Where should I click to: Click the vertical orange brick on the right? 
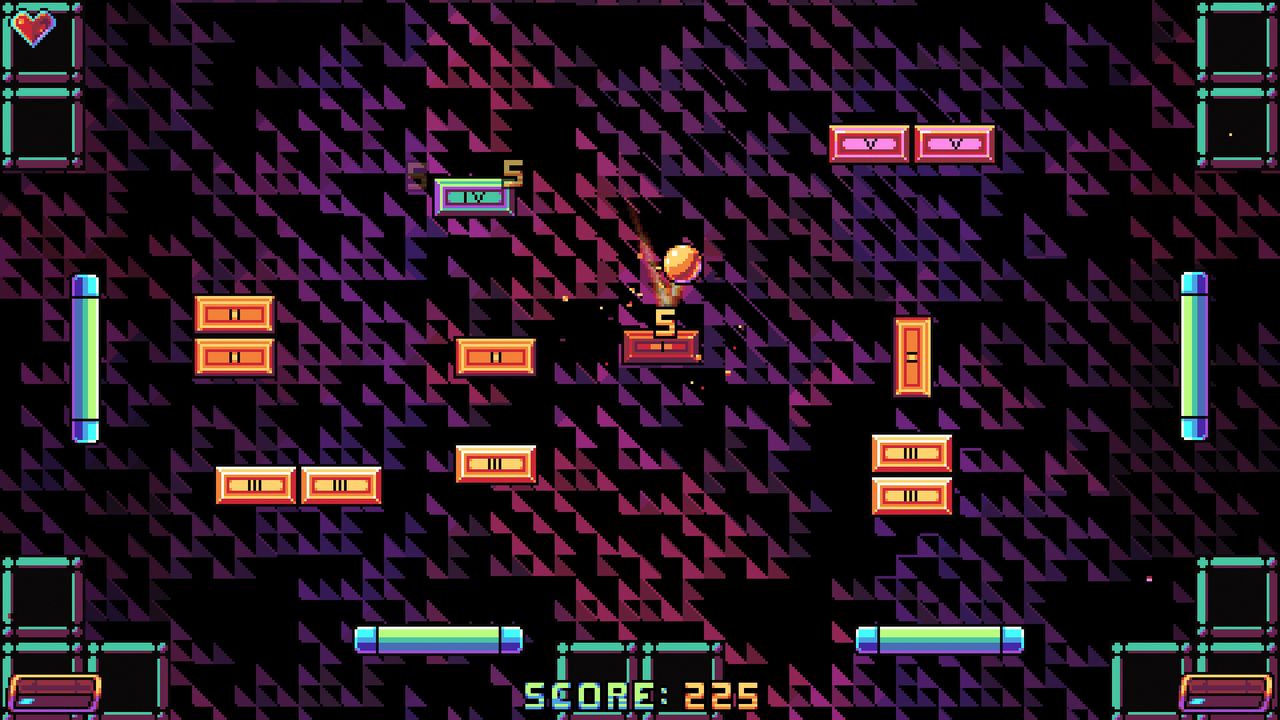point(913,355)
